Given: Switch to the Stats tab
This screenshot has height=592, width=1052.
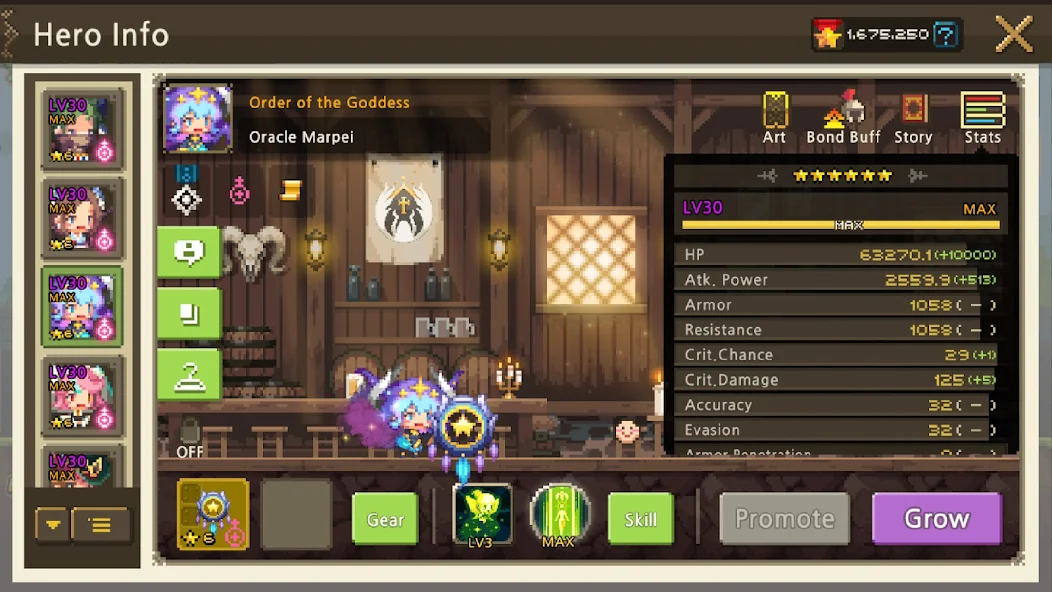Looking at the screenshot, I should (982, 118).
